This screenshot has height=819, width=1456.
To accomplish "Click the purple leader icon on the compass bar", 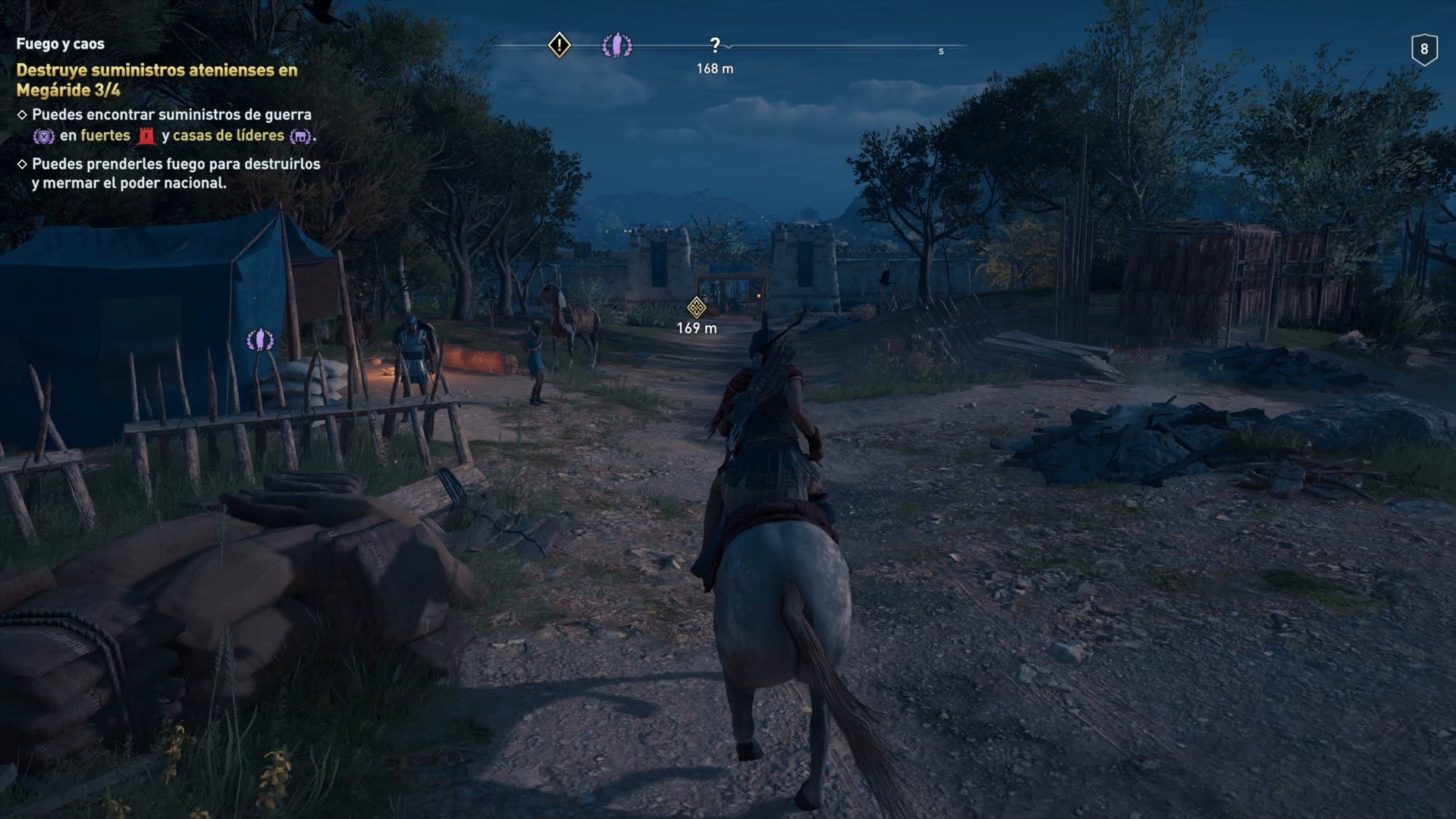I will click(617, 45).
